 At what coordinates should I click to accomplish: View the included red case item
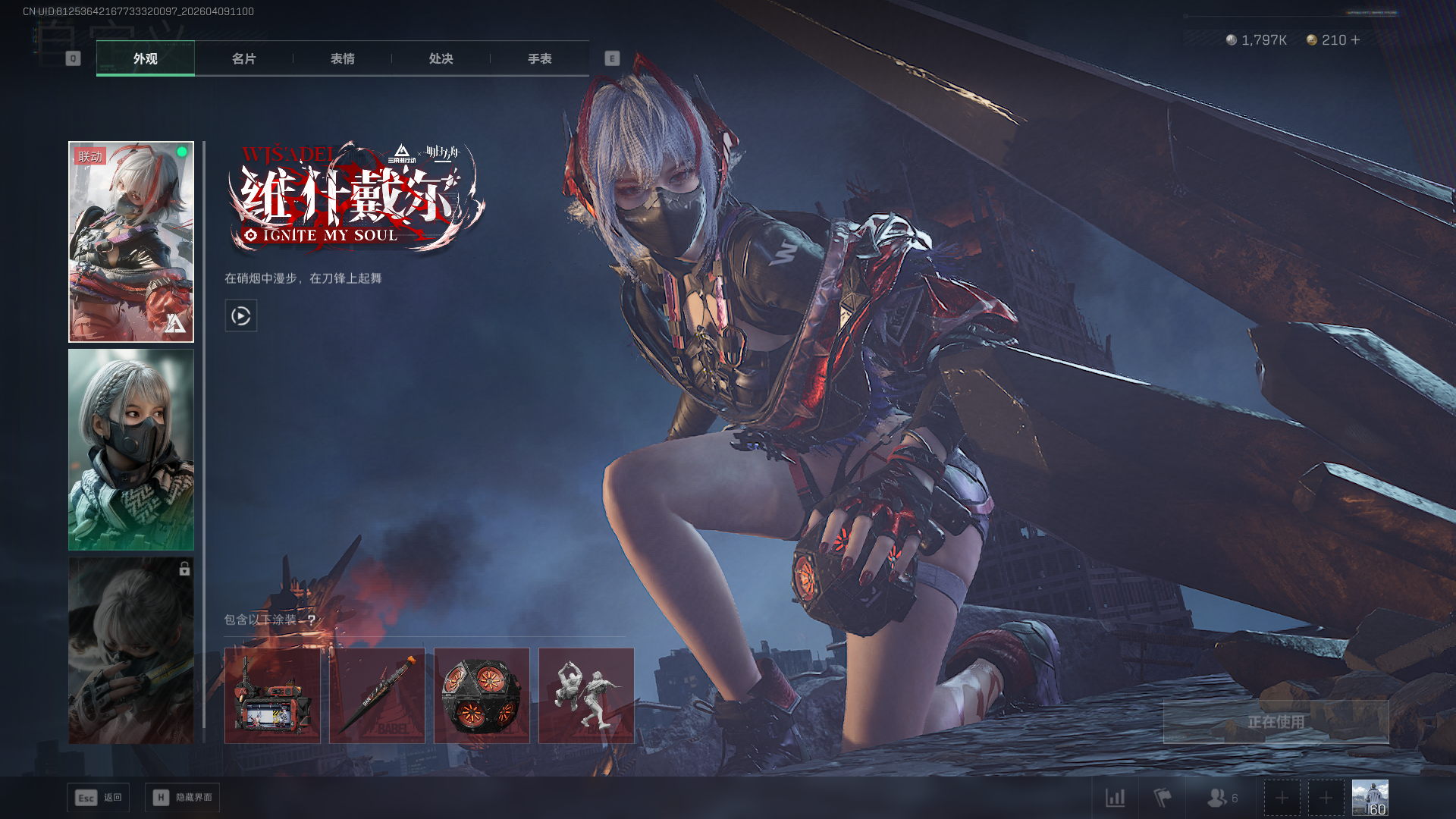tap(272, 695)
